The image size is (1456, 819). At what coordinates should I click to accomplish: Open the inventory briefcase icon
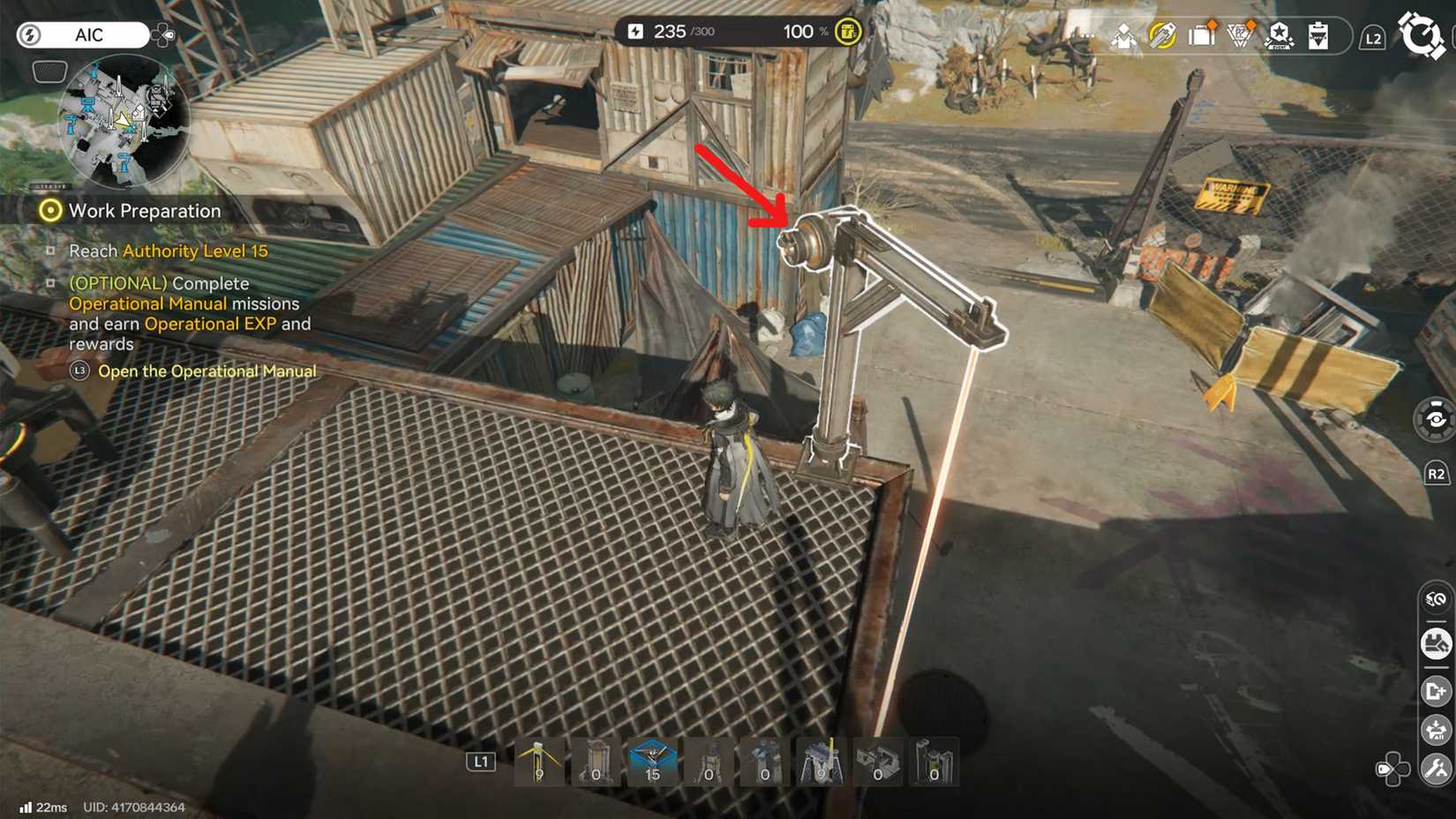coord(1200,35)
